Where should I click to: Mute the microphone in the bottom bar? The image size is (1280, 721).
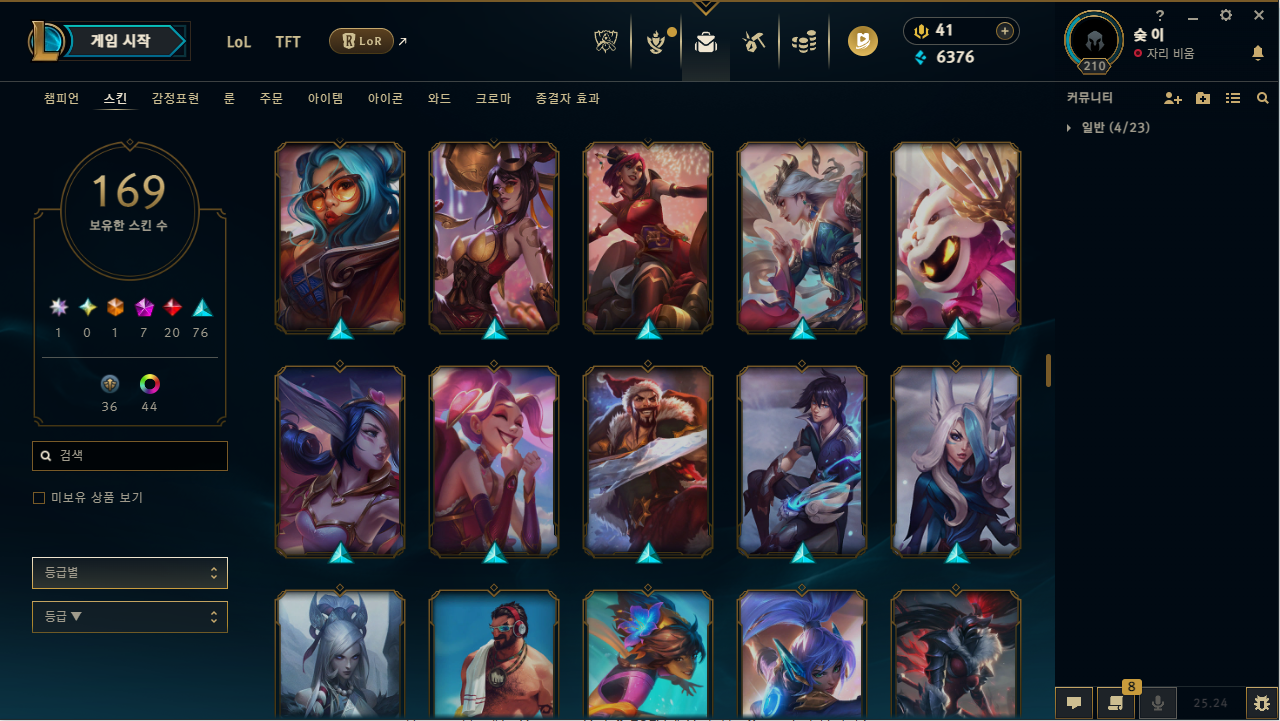click(x=1157, y=702)
